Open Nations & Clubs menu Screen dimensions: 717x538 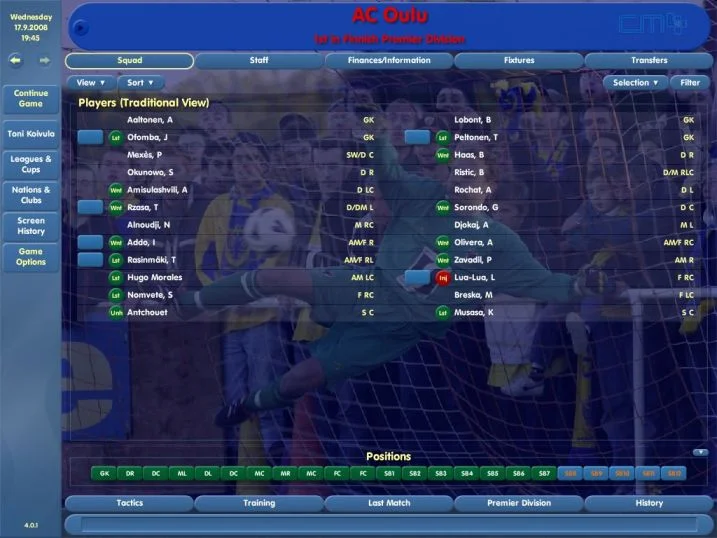point(30,194)
